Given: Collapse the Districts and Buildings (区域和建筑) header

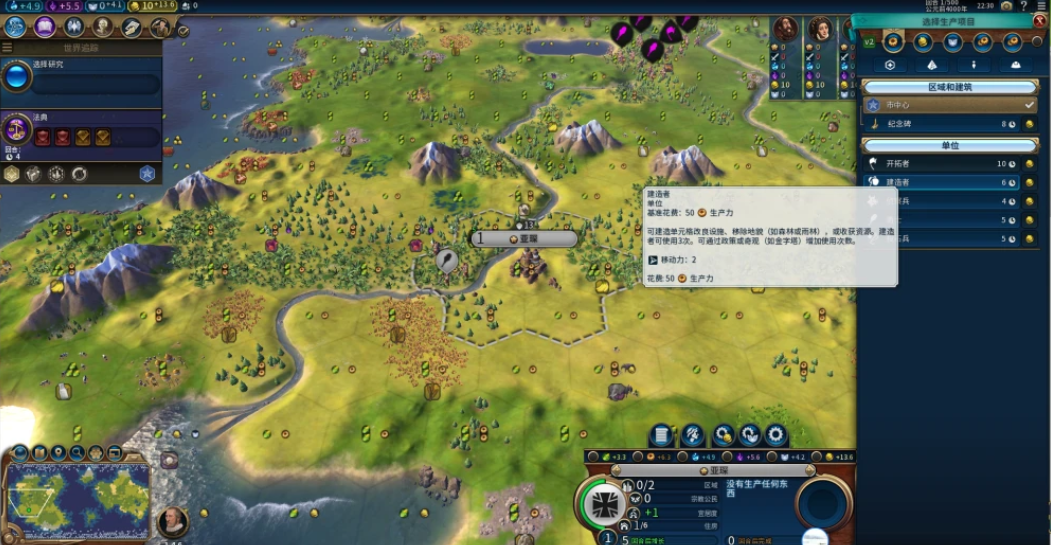Looking at the screenshot, I should 949,87.
